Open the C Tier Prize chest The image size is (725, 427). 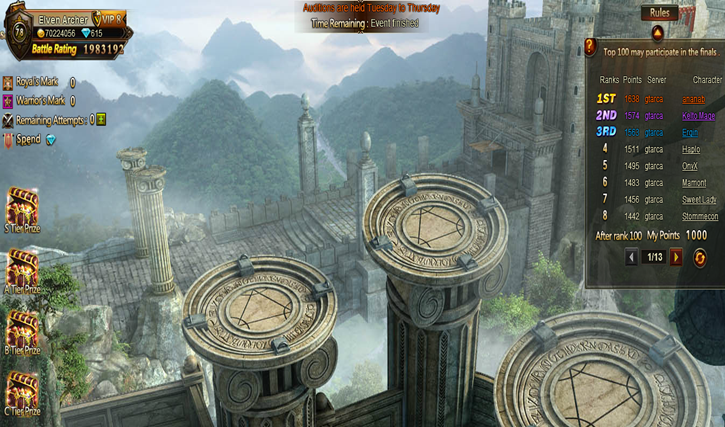pyautogui.click(x=21, y=391)
